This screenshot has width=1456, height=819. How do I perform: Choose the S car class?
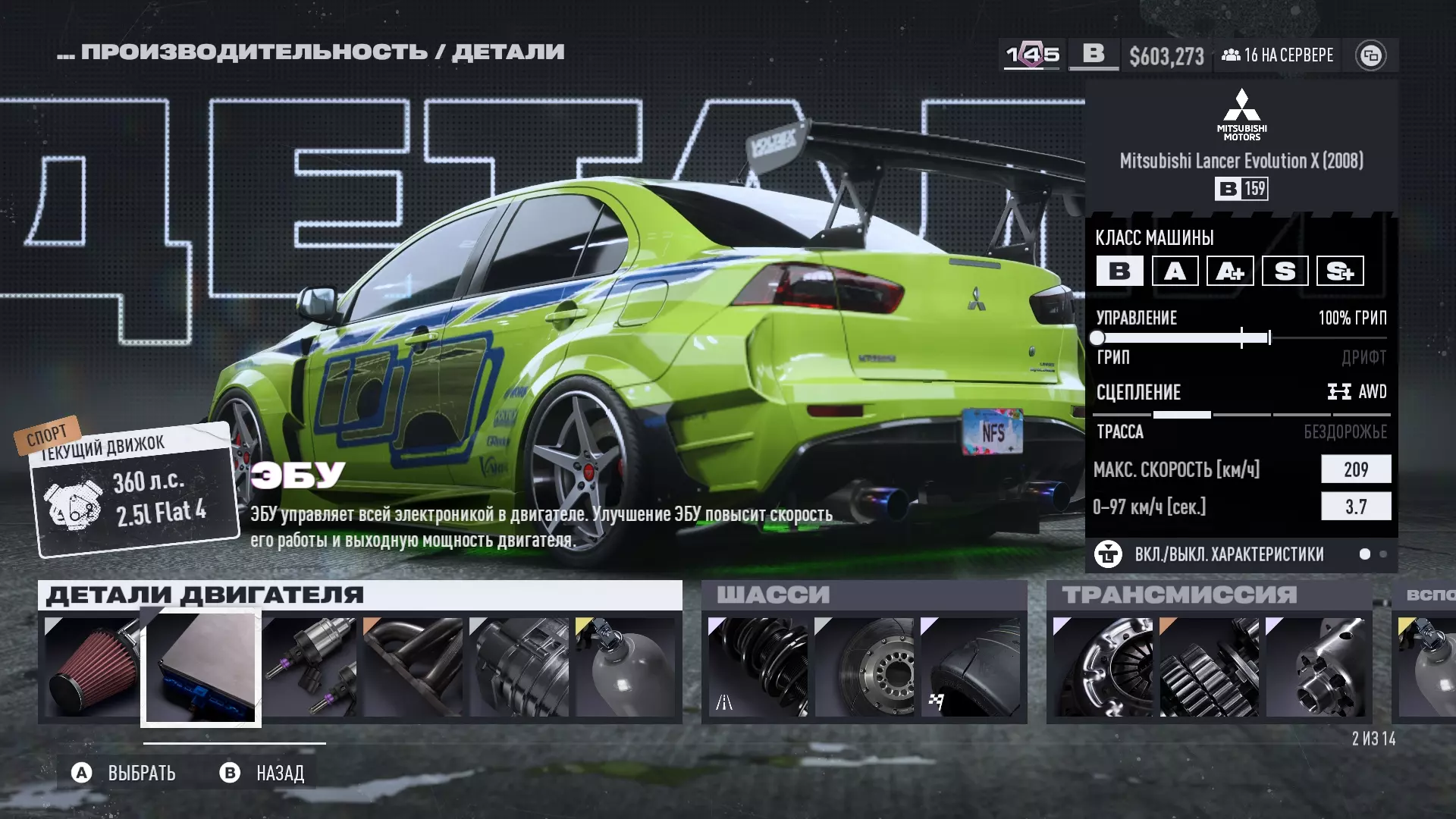coord(1285,271)
